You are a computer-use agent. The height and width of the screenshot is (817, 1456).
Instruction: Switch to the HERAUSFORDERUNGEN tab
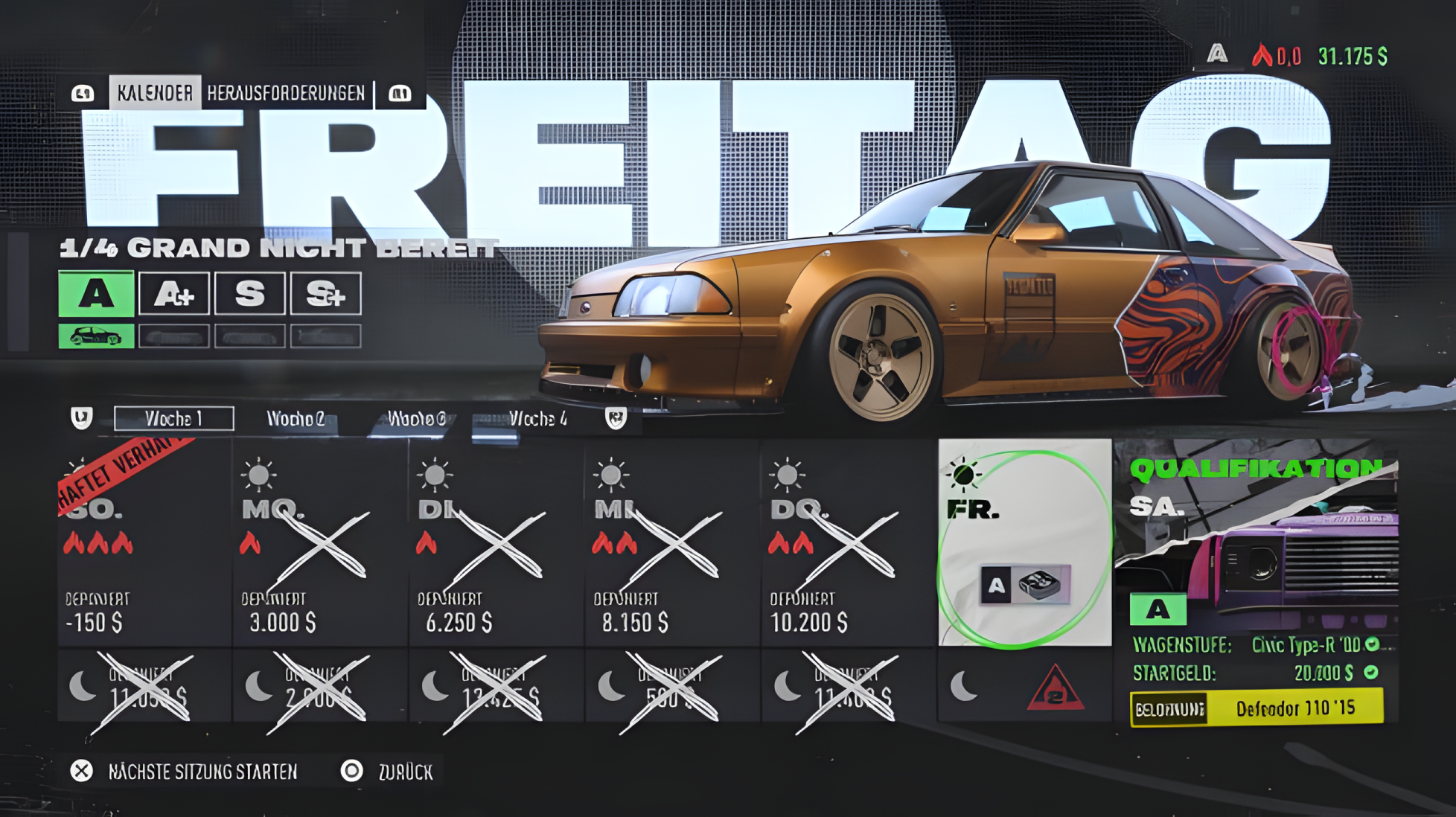(x=287, y=94)
